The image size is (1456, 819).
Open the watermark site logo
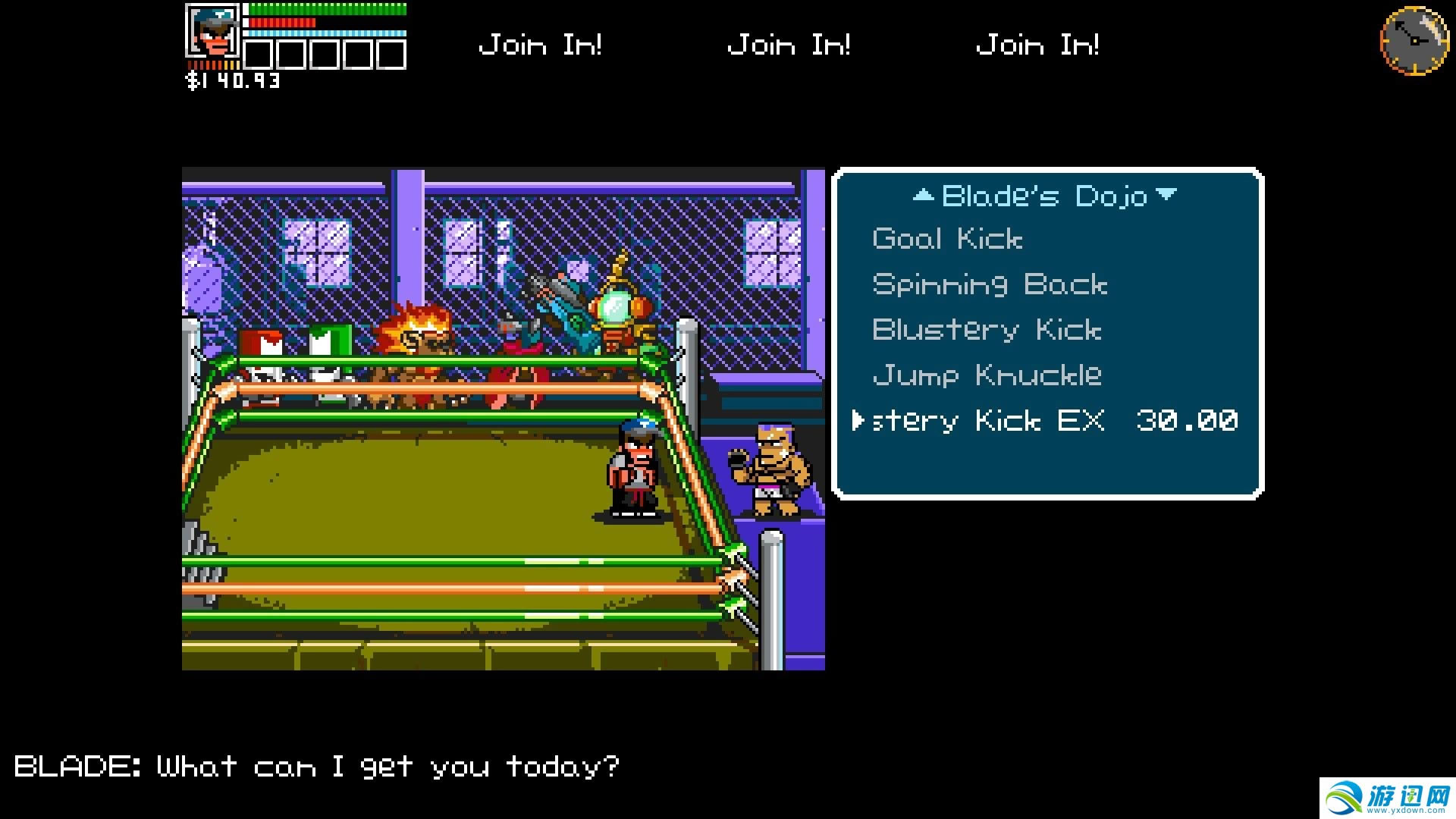point(1387,798)
